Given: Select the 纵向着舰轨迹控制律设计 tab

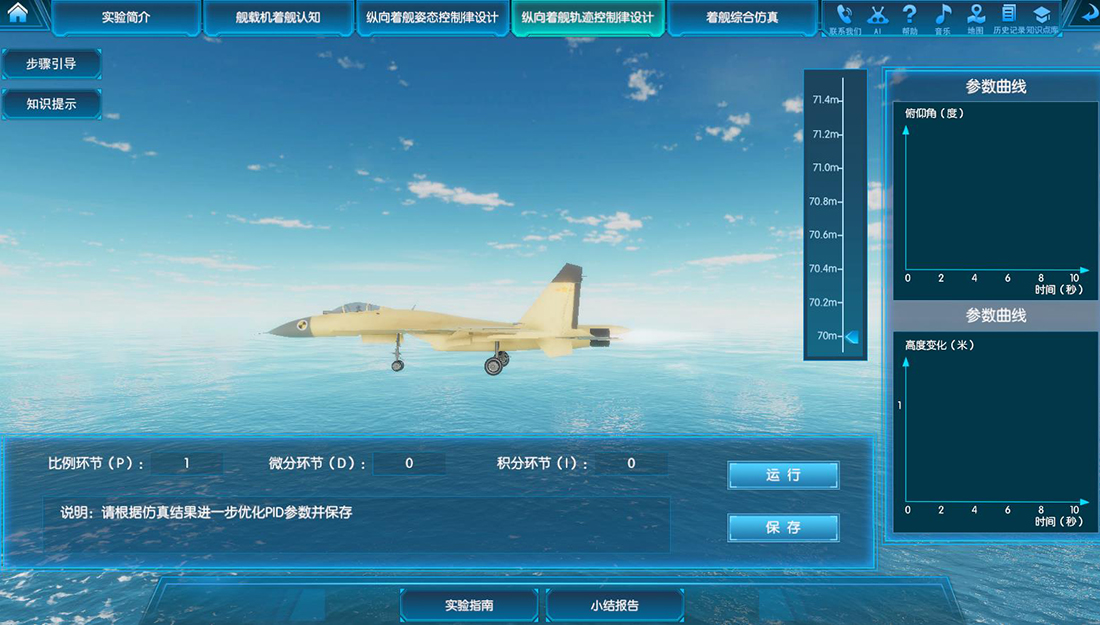Looking at the screenshot, I should tap(588, 18).
